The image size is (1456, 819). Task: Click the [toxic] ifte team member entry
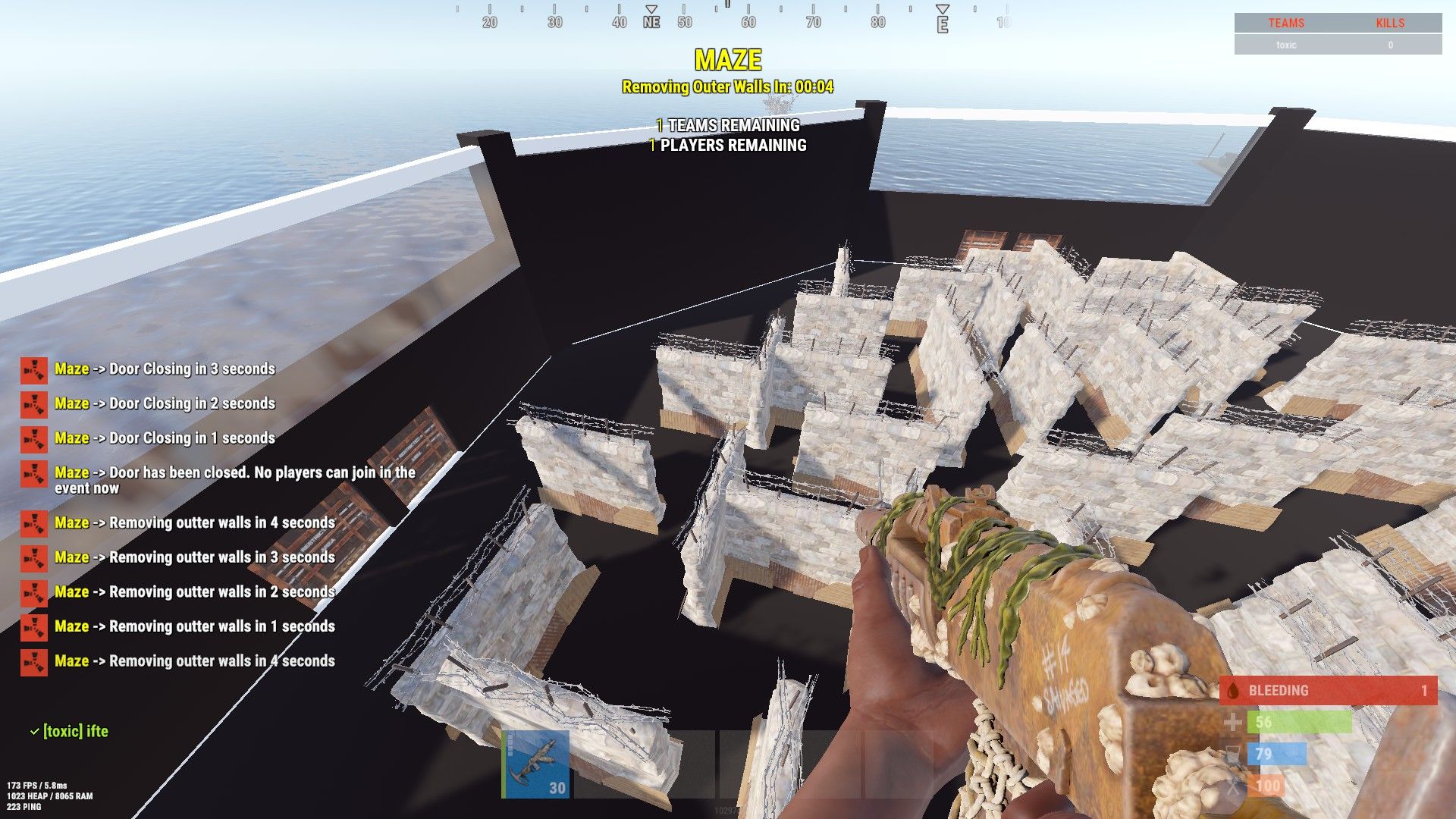pyautogui.click(x=75, y=731)
